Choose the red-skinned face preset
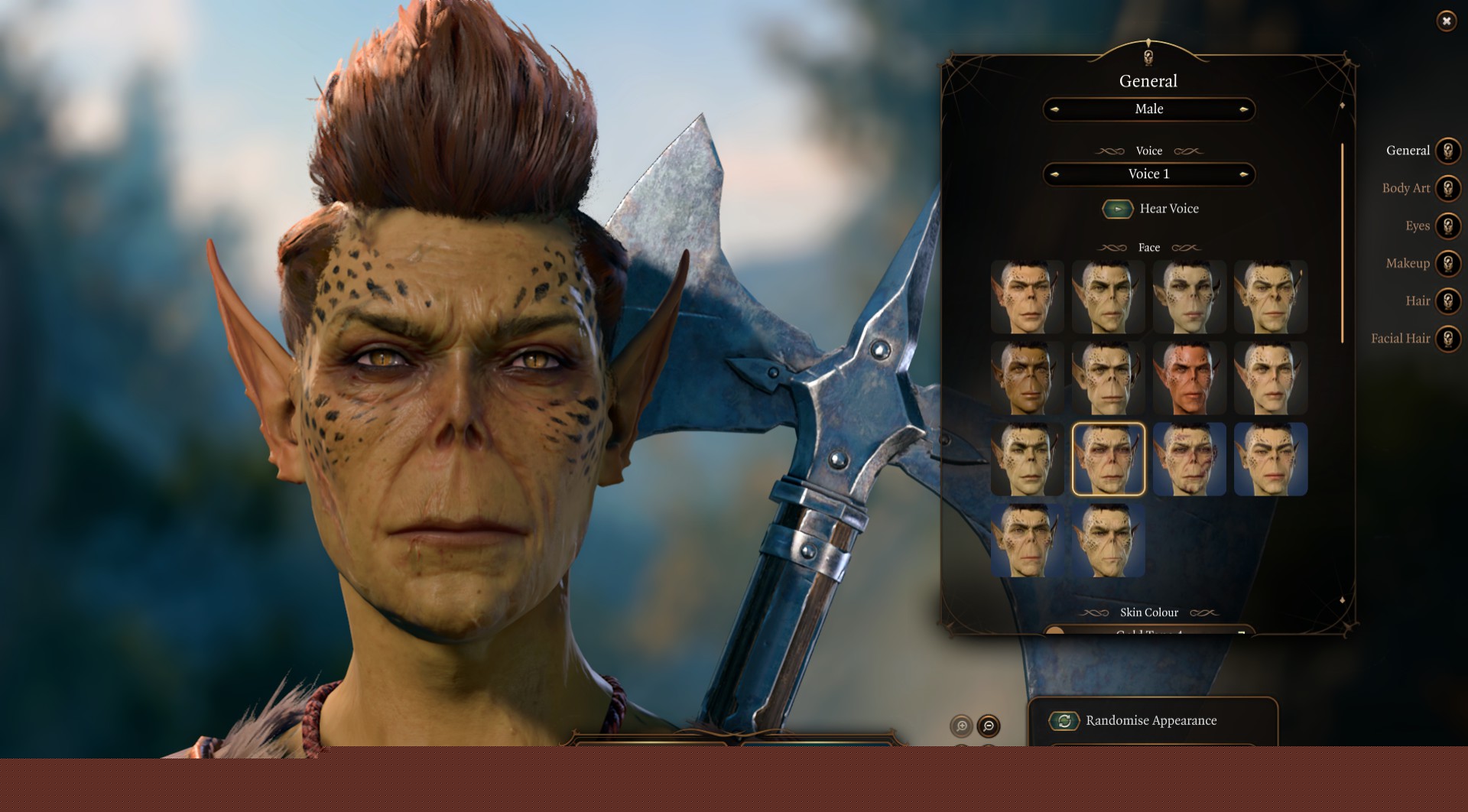The height and width of the screenshot is (812, 1468). click(x=1189, y=378)
